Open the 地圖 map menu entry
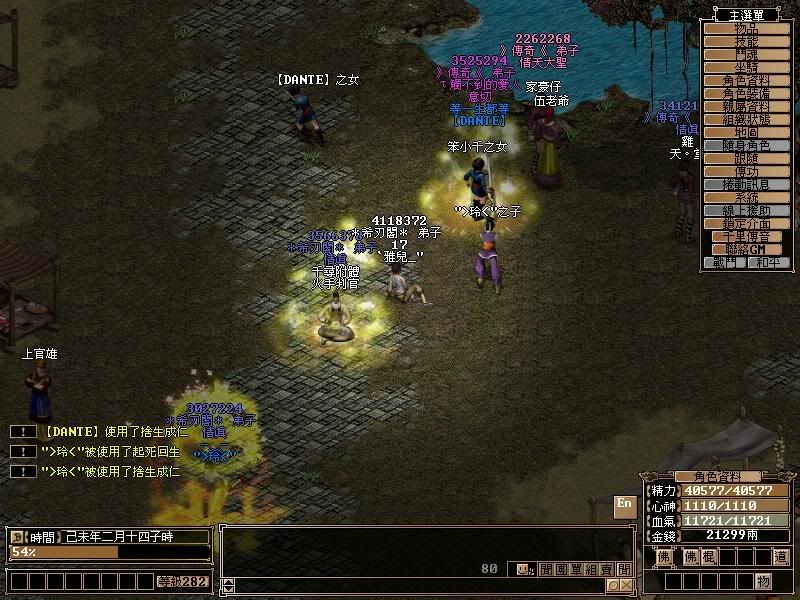The width and height of the screenshot is (800, 600). (x=747, y=132)
